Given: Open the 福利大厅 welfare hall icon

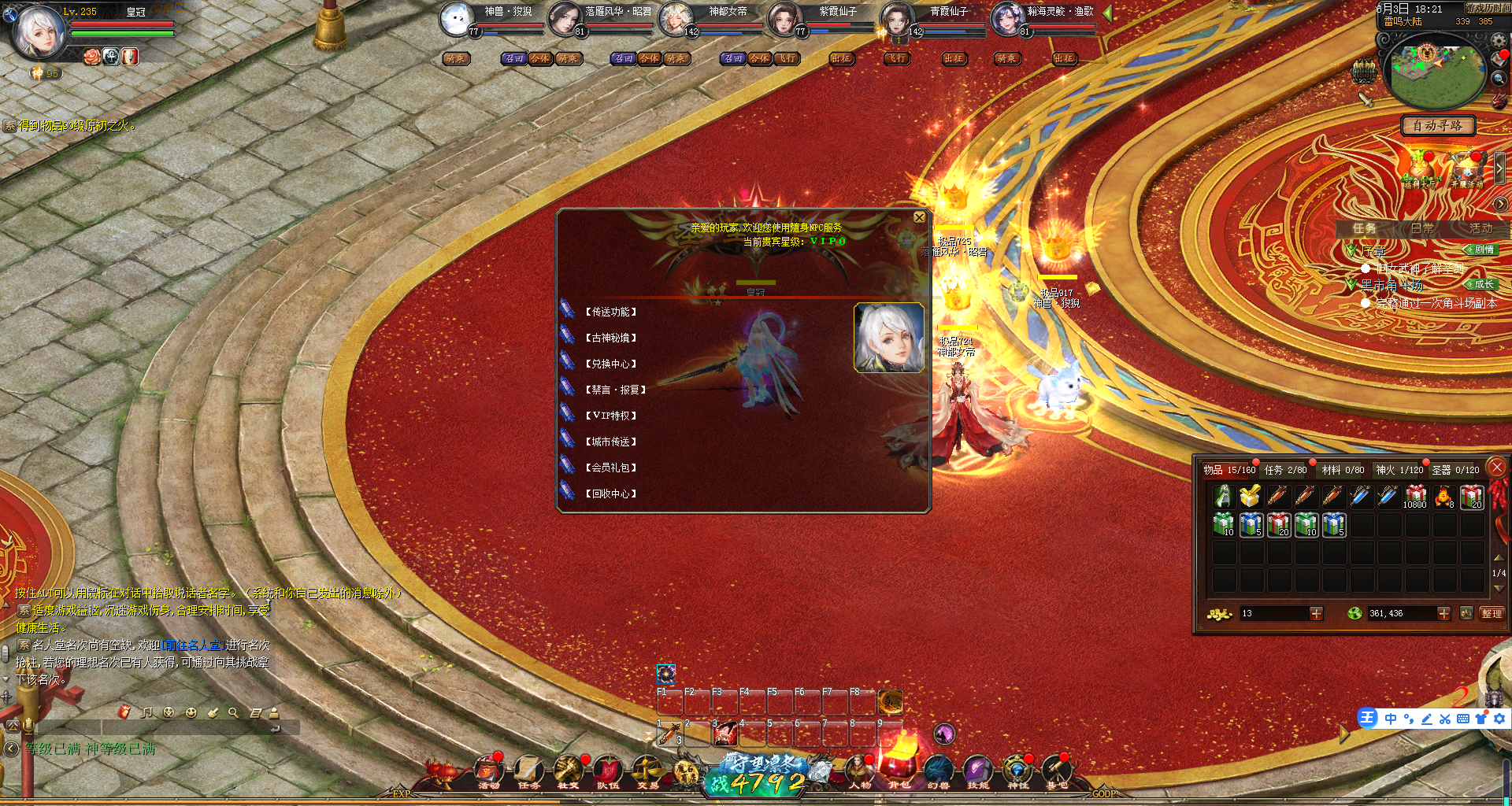Looking at the screenshot, I should pyautogui.click(x=1421, y=170).
